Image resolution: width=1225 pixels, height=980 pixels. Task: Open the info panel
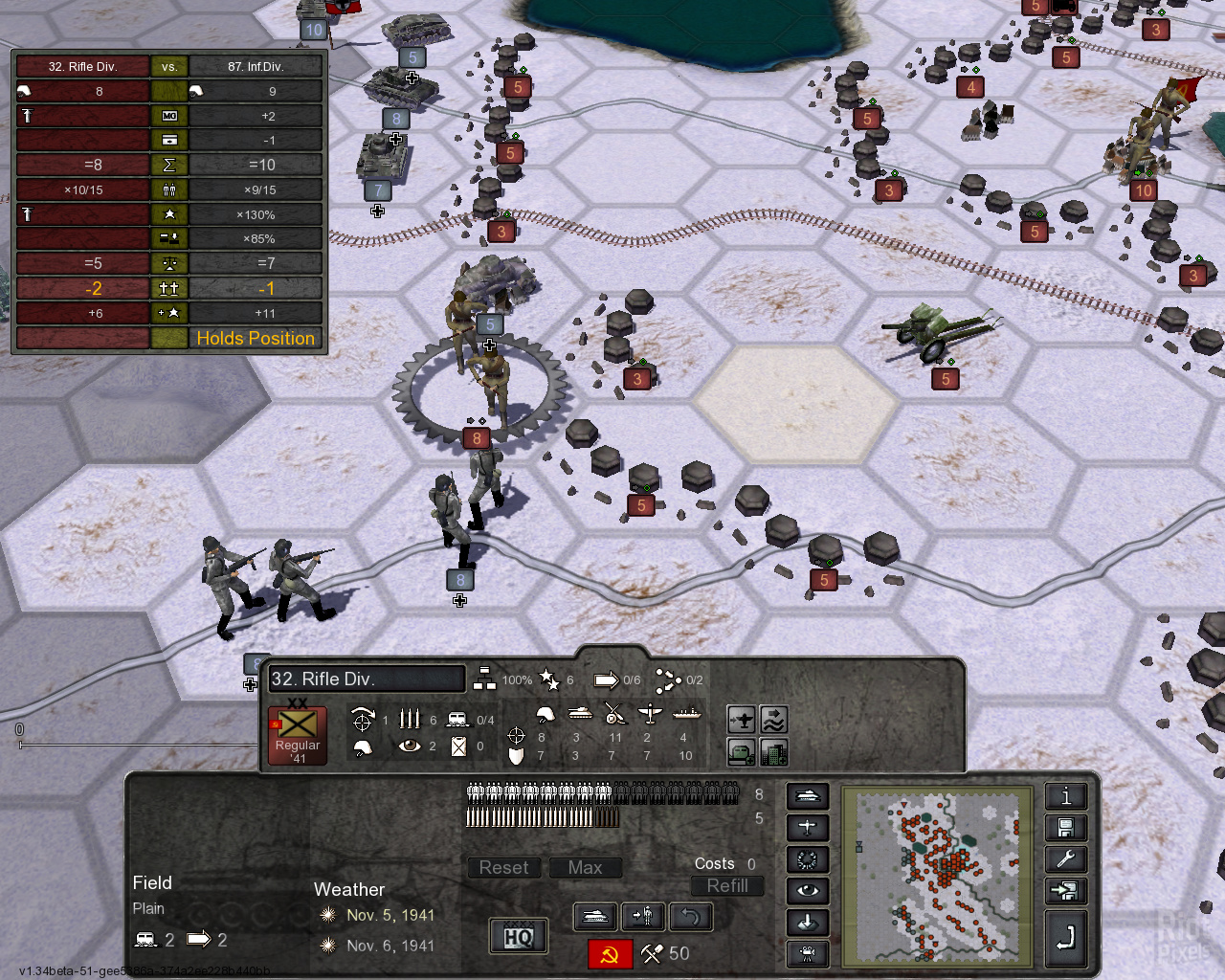[1065, 796]
